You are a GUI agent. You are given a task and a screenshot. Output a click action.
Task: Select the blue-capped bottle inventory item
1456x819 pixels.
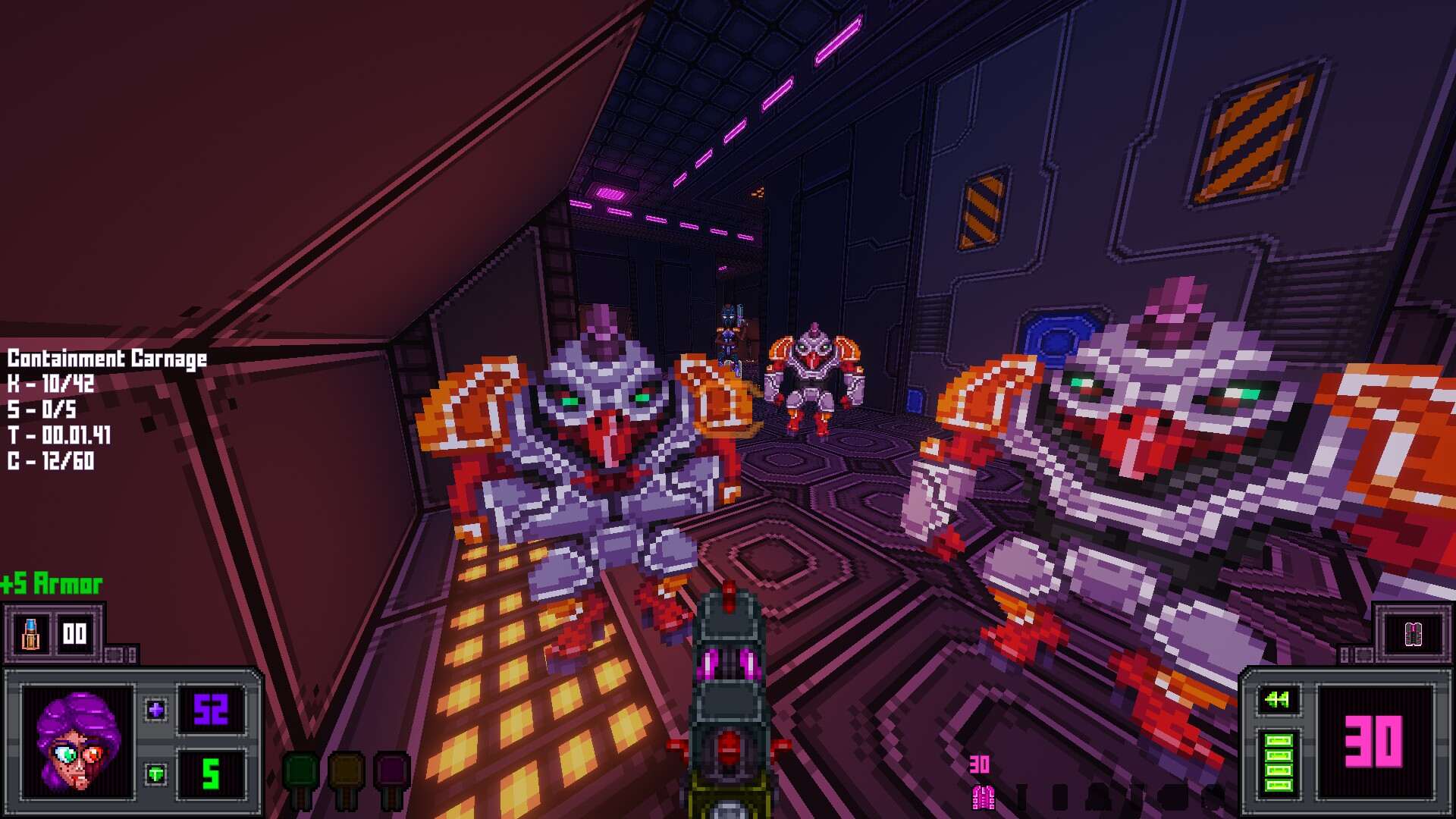coord(30,634)
